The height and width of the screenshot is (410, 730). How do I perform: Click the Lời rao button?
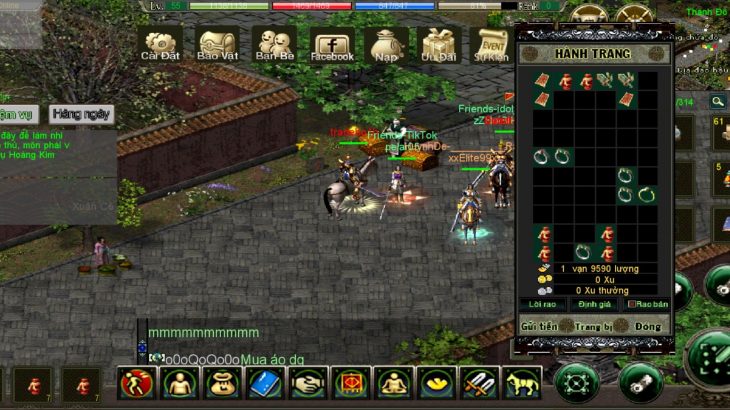click(x=542, y=304)
